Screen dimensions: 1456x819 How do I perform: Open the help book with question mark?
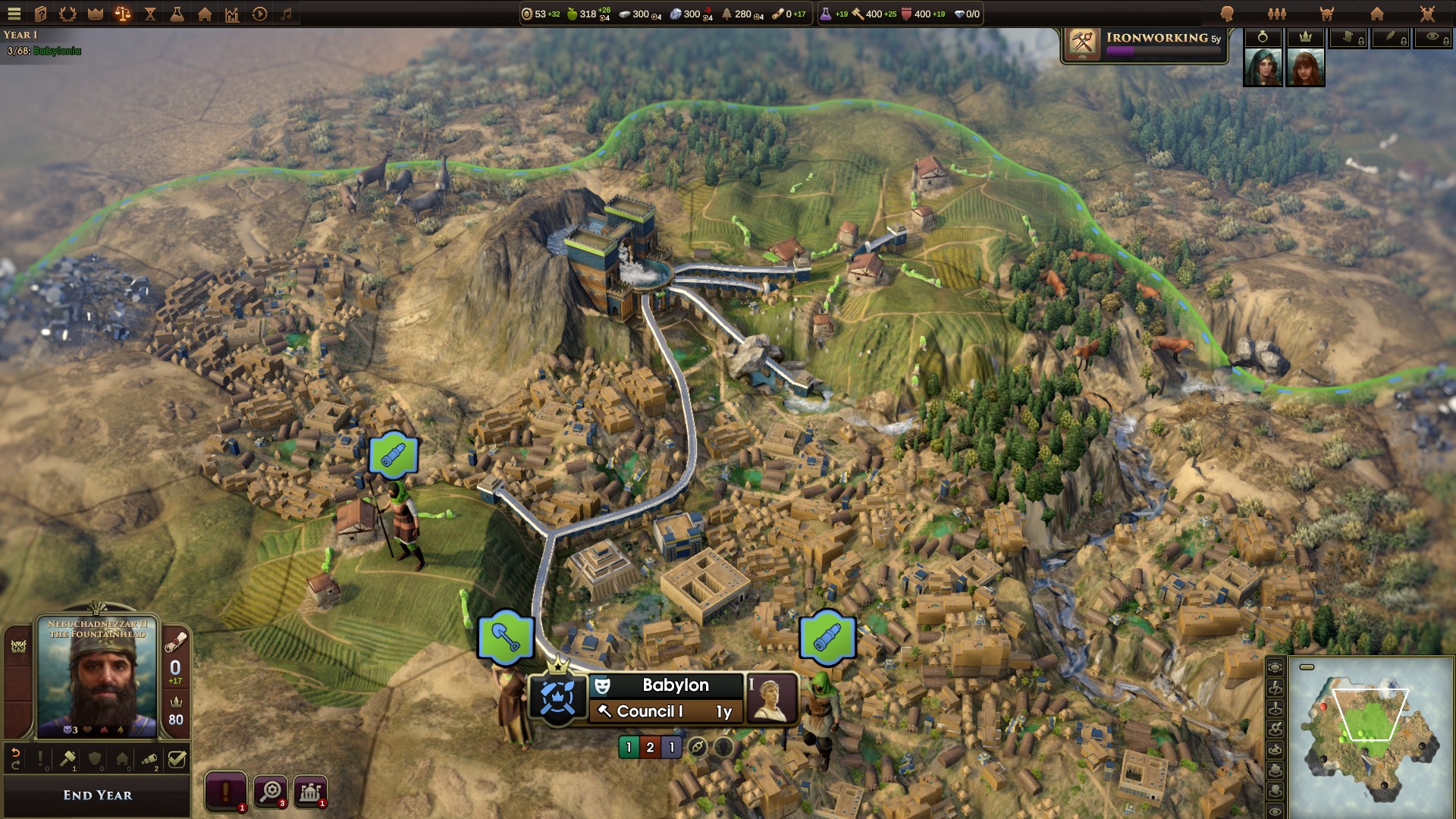click(x=41, y=14)
